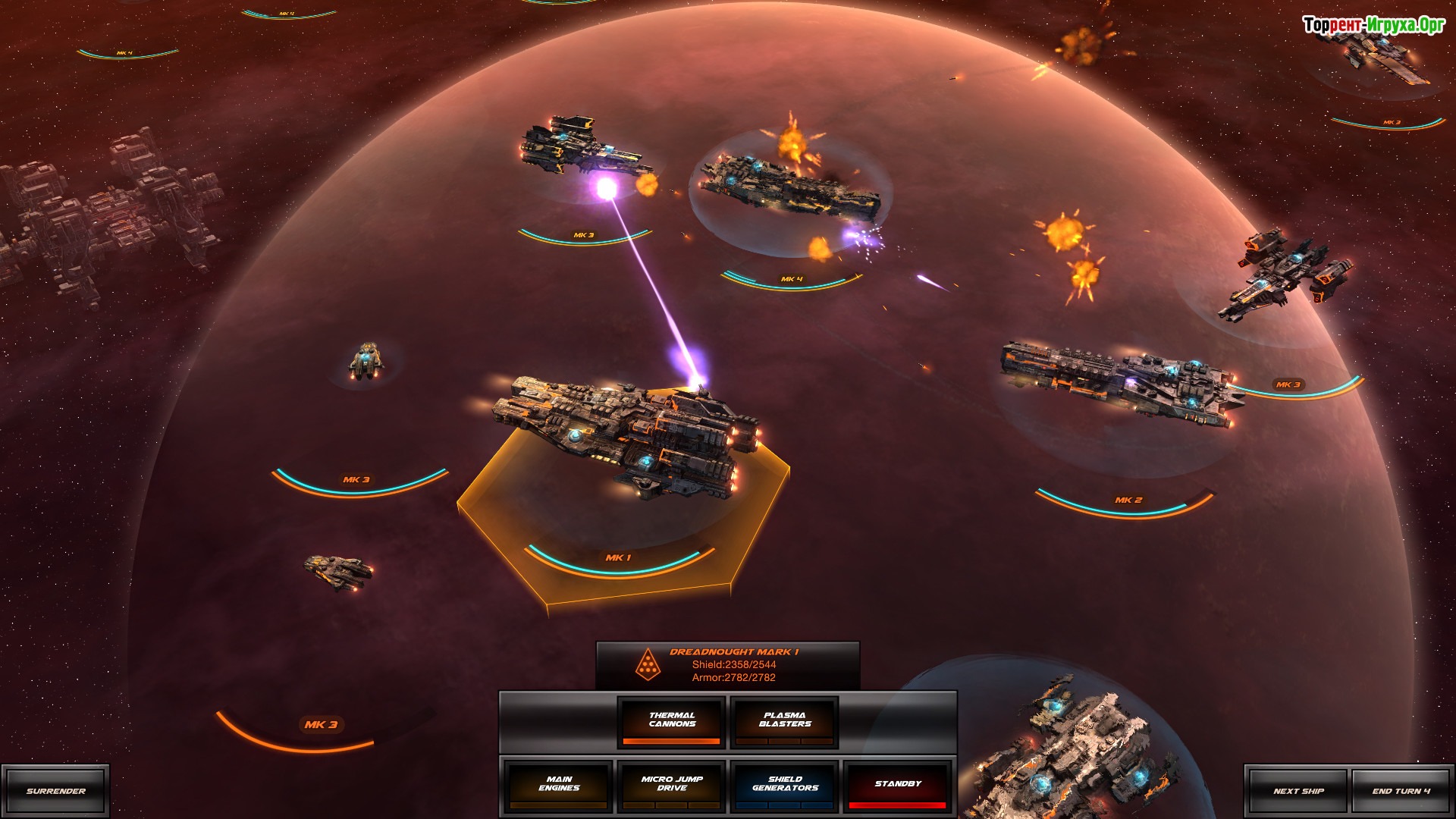
Task: Open the Торрент-Игруха.Орг watermark link
Action: (x=1373, y=25)
